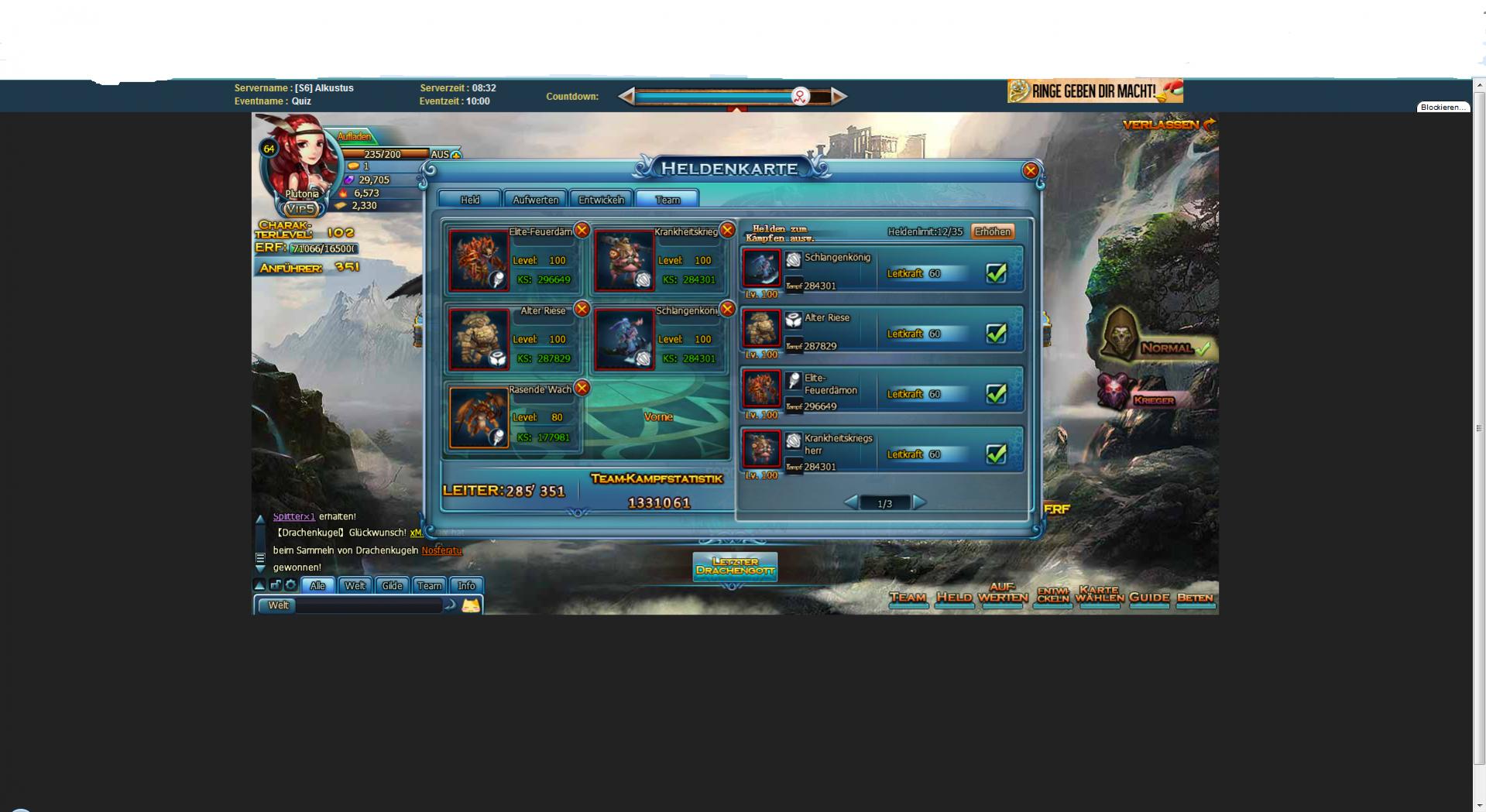This screenshot has width=1486, height=812.
Task: Select Karte Wählen in bottom menu
Action: pyautogui.click(x=1099, y=594)
